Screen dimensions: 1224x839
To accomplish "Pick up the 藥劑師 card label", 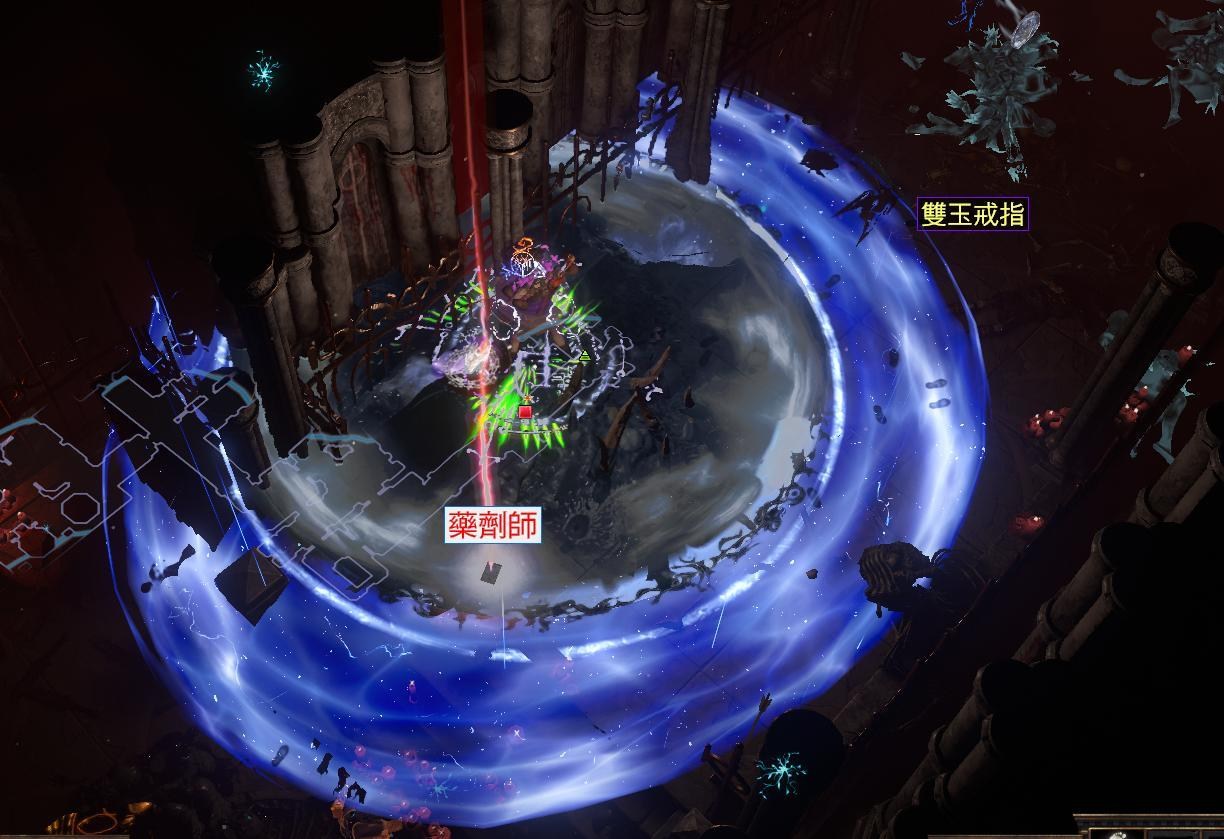I will click(x=493, y=526).
